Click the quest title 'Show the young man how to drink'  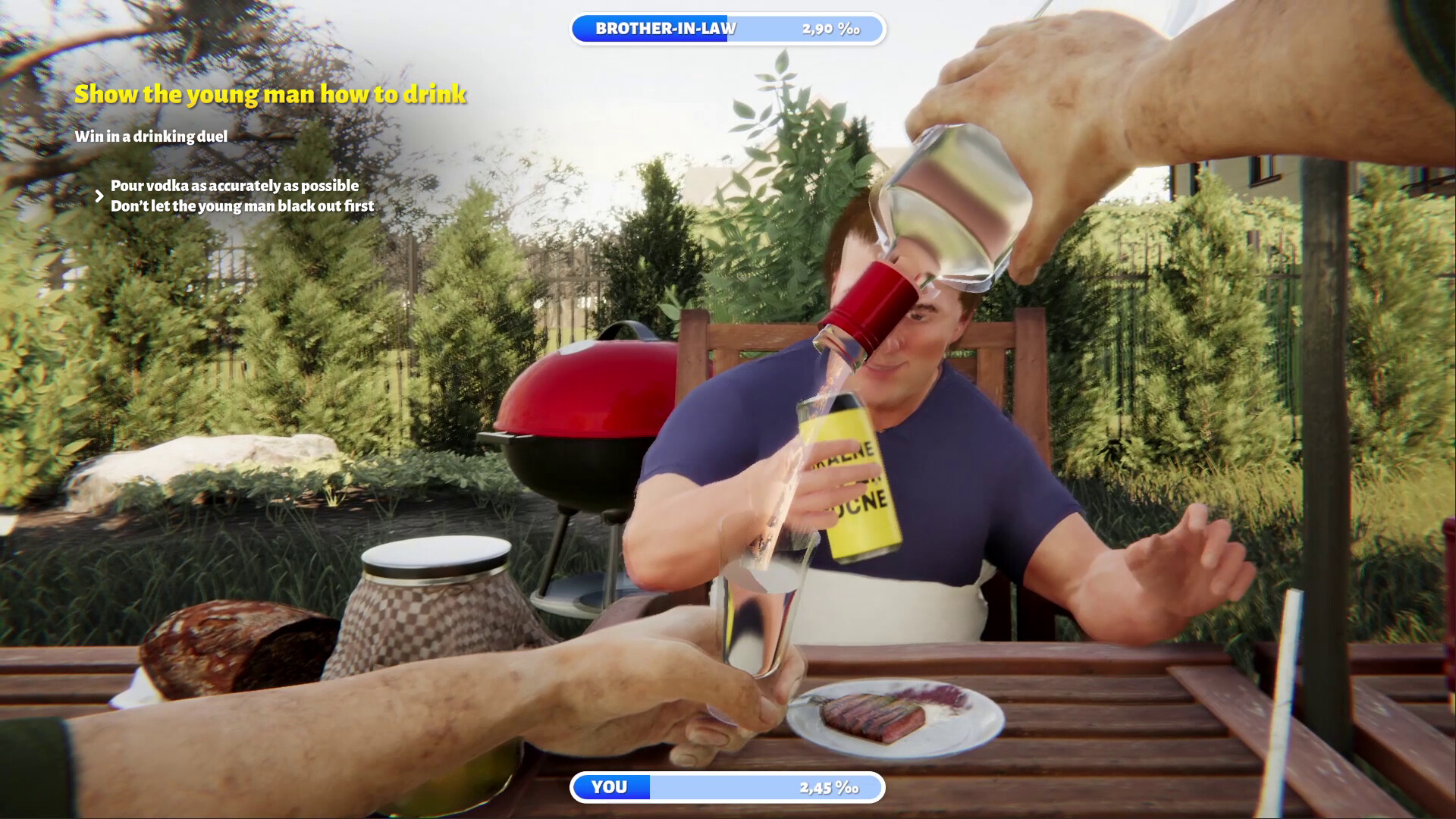(270, 94)
